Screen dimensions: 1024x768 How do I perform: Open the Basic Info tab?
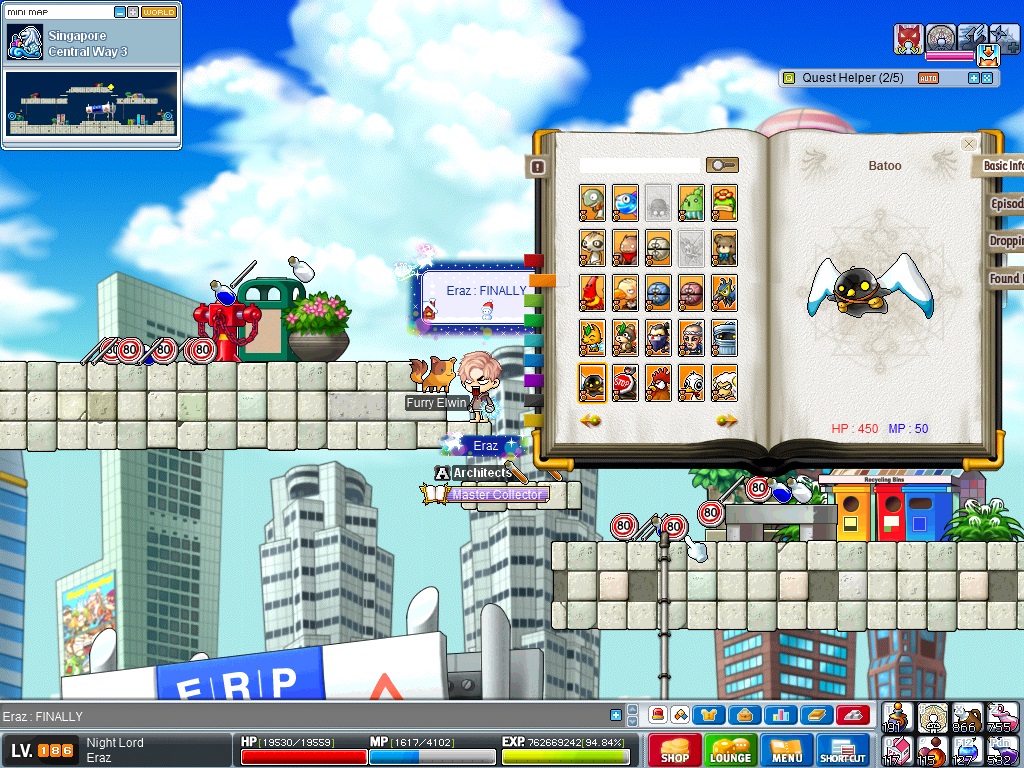pos(1001,166)
